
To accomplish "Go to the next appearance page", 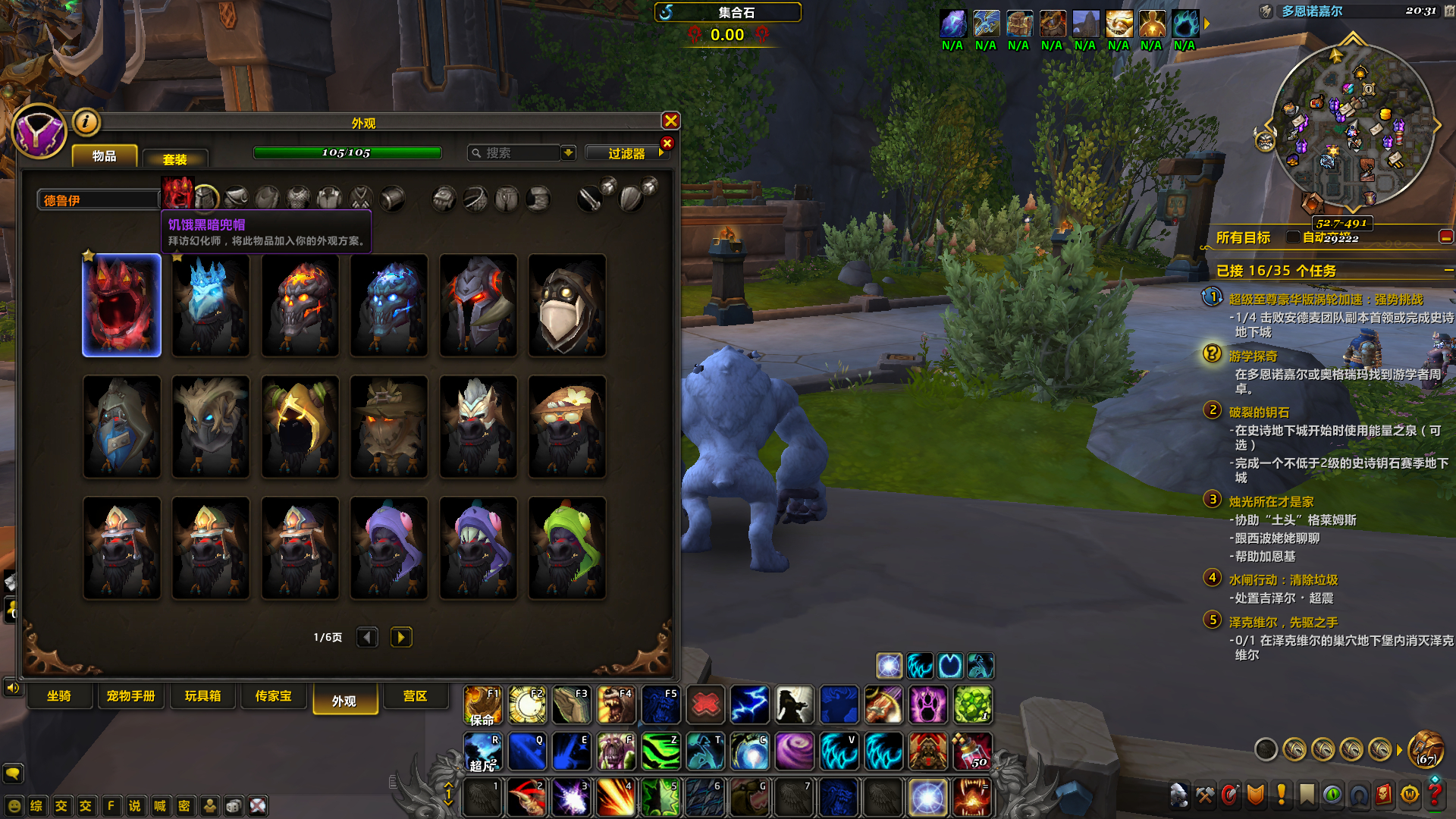I will pos(401,637).
